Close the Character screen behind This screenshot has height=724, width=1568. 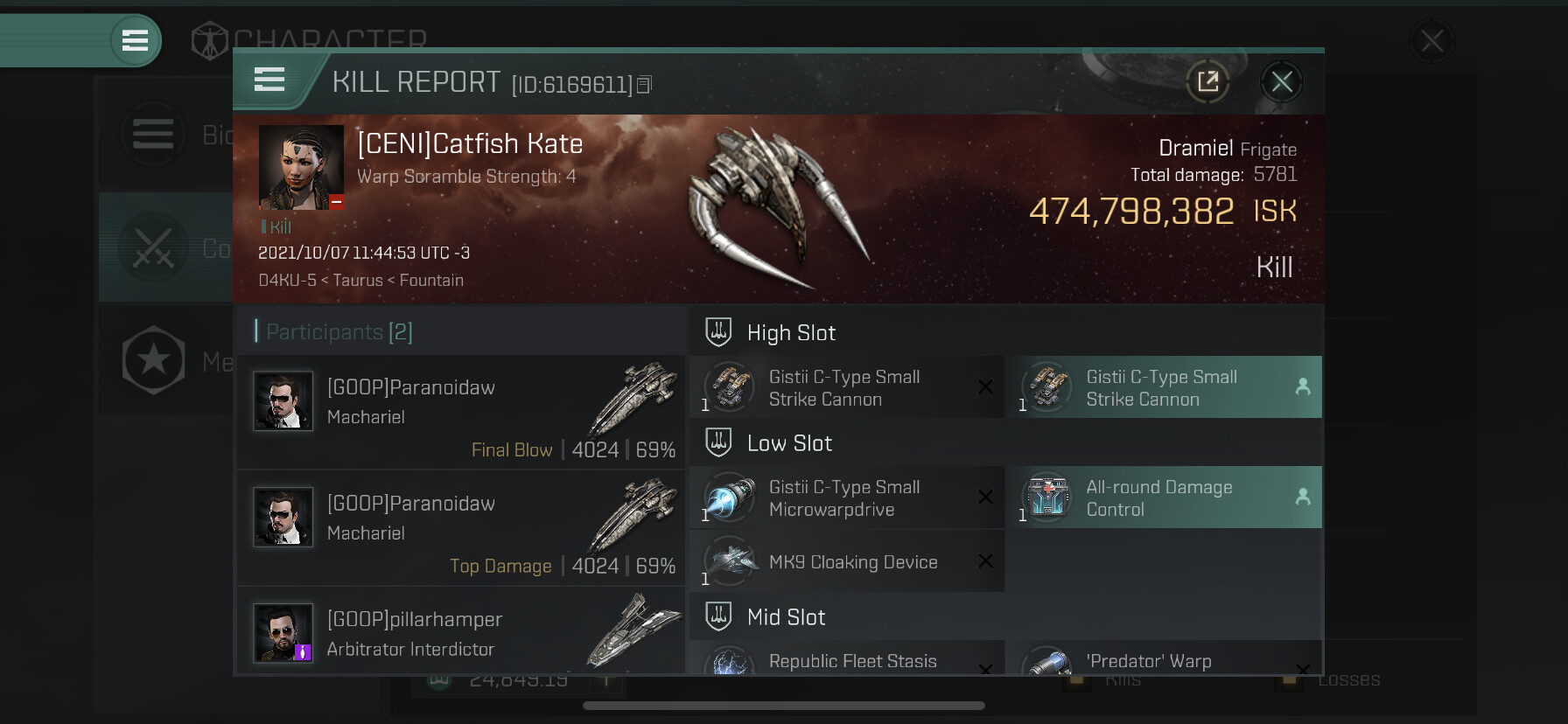(x=1431, y=41)
